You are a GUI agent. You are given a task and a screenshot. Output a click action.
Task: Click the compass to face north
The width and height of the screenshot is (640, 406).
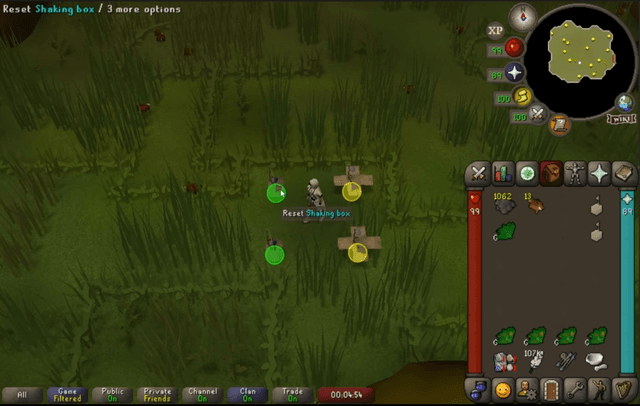coord(524,17)
